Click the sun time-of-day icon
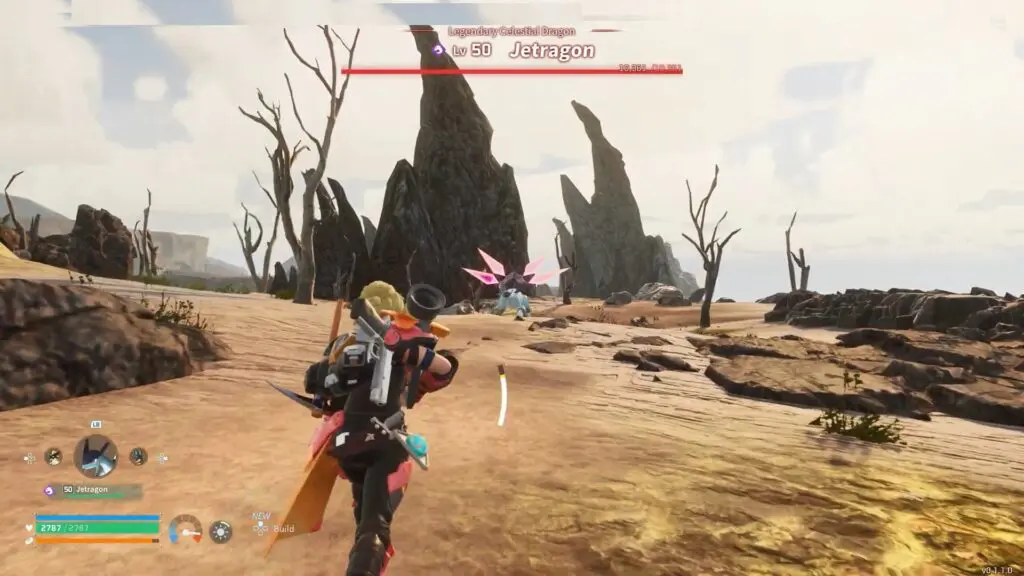Viewport: 1024px width, 576px height. 220,531
